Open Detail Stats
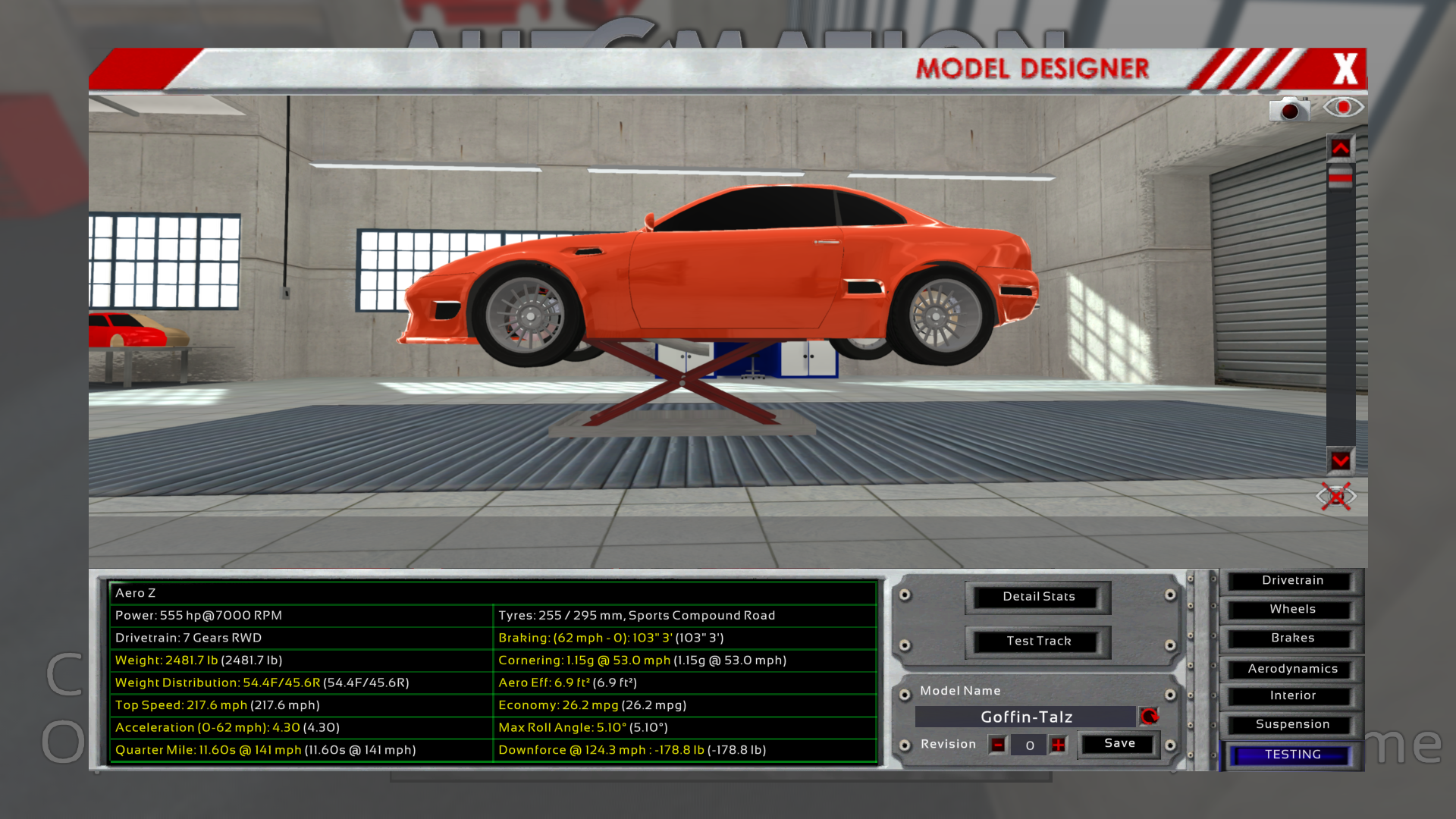This screenshot has height=819, width=1456. click(1038, 597)
